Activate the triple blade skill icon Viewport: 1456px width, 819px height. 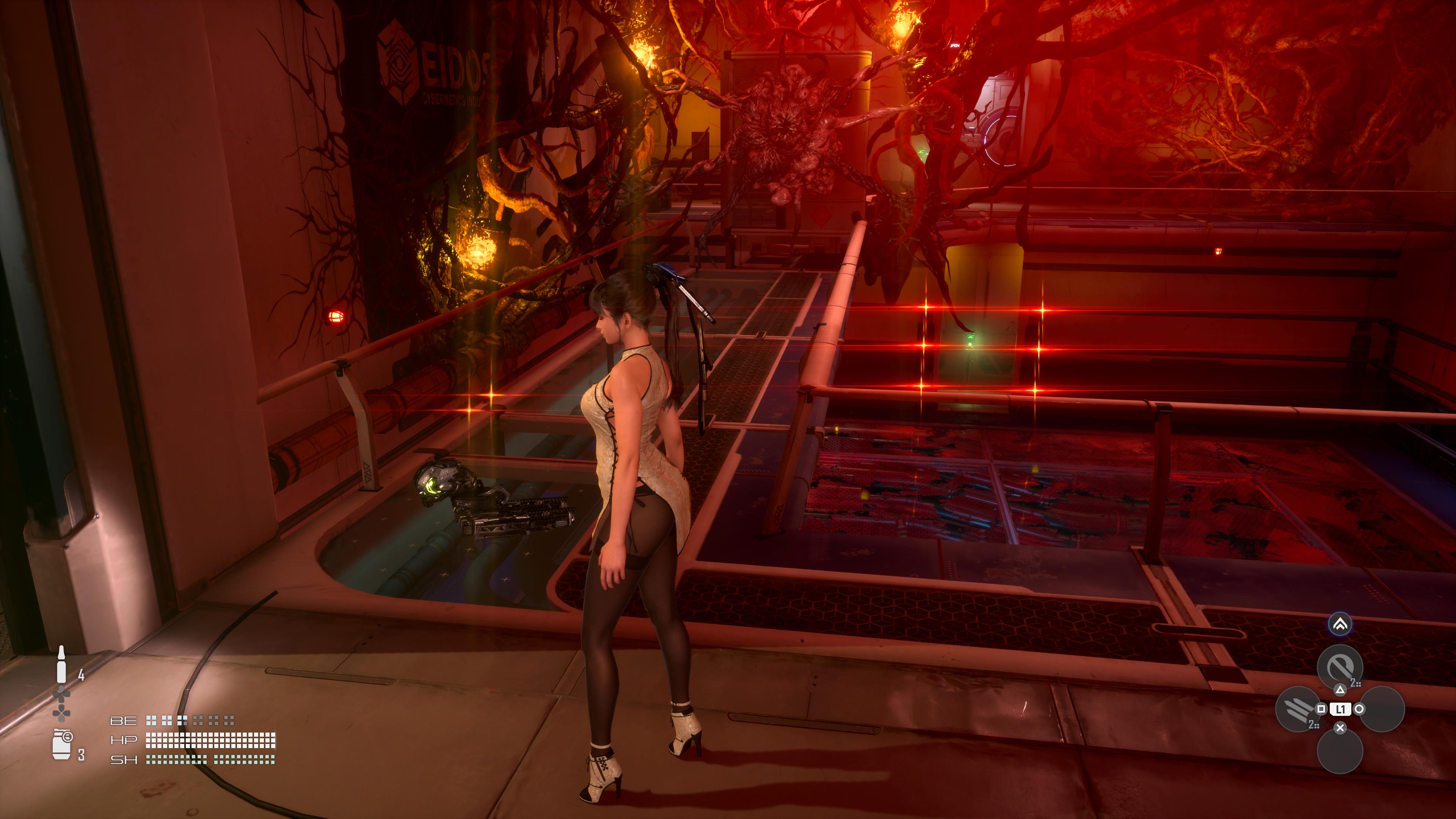[1297, 709]
